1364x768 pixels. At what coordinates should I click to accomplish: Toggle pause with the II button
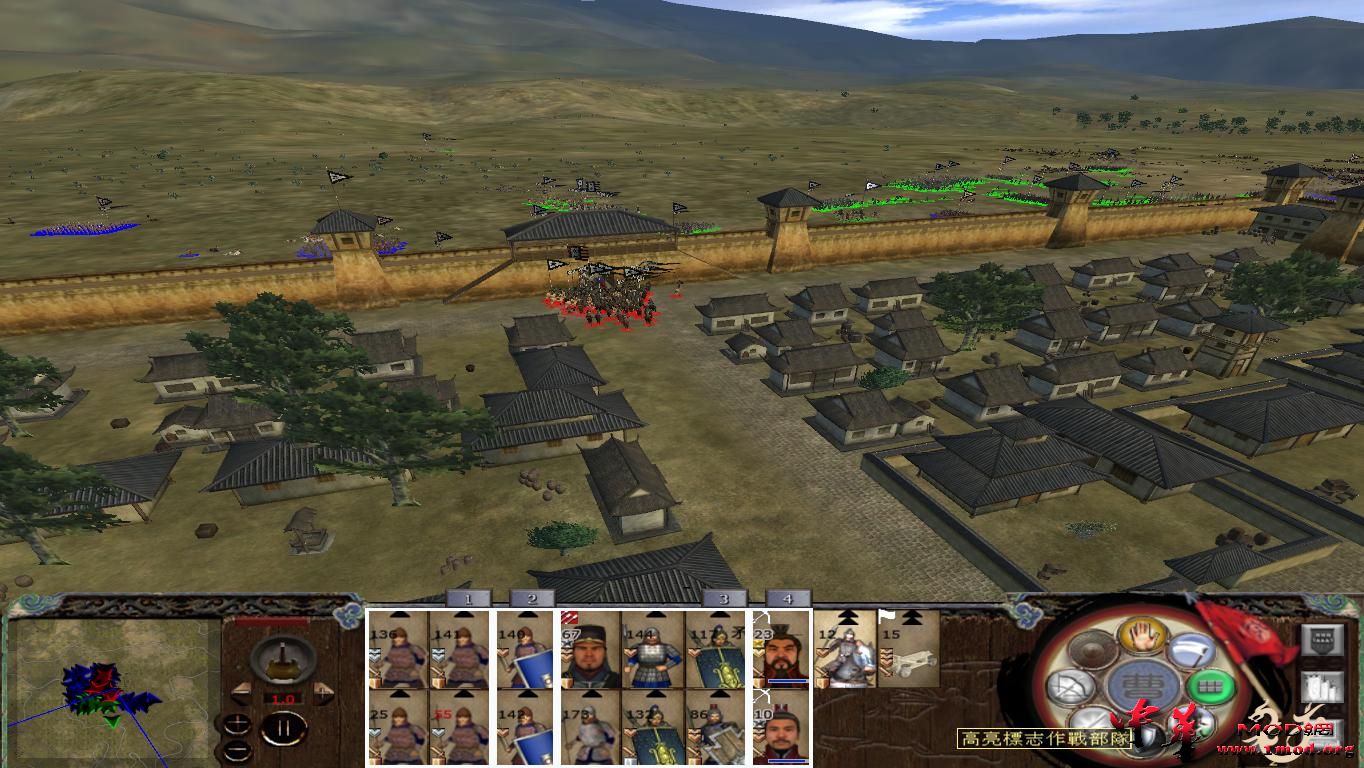pyautogui.click(x=282, y=729)
